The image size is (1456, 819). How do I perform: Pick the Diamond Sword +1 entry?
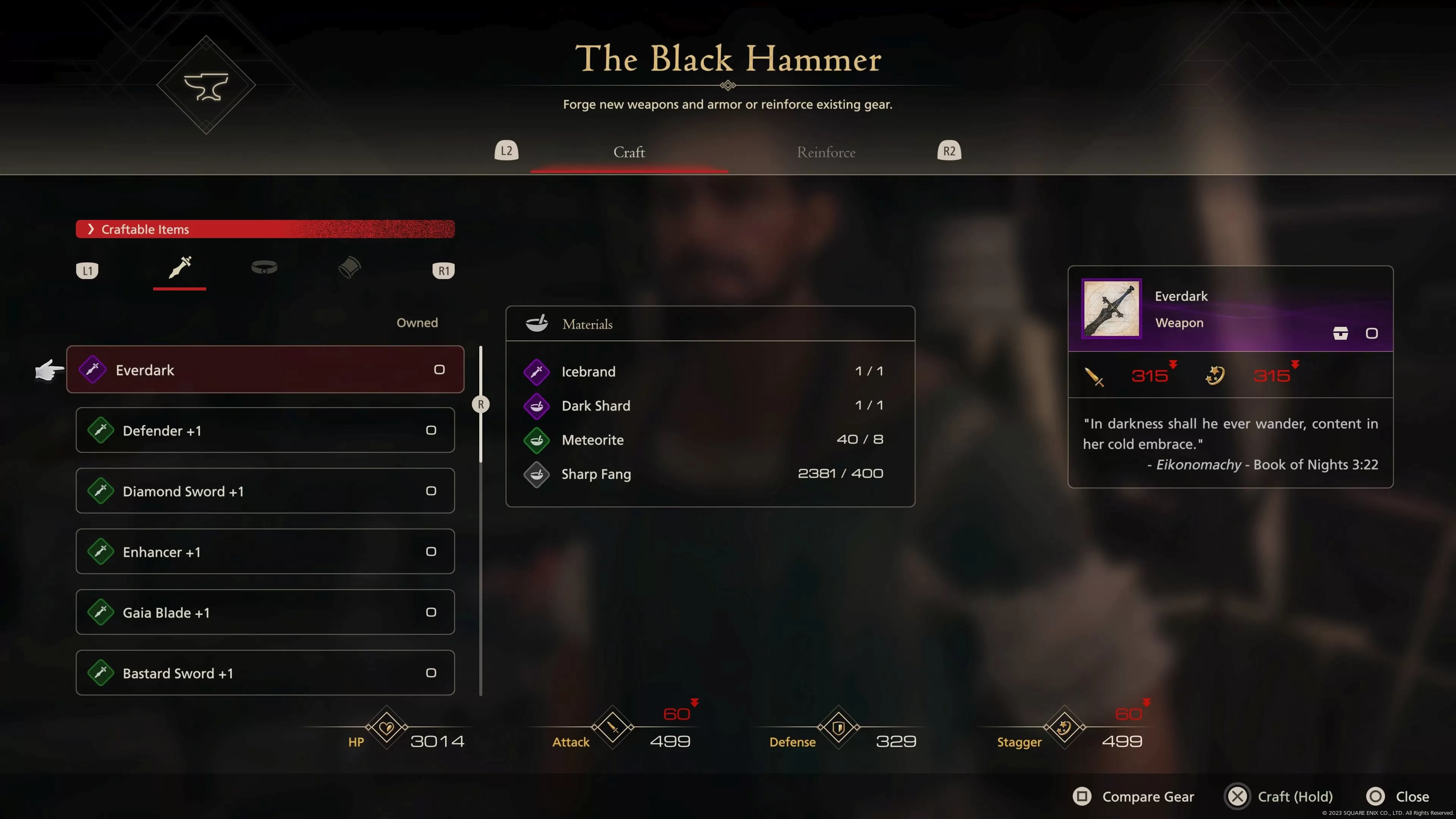(x=265, y=491)
